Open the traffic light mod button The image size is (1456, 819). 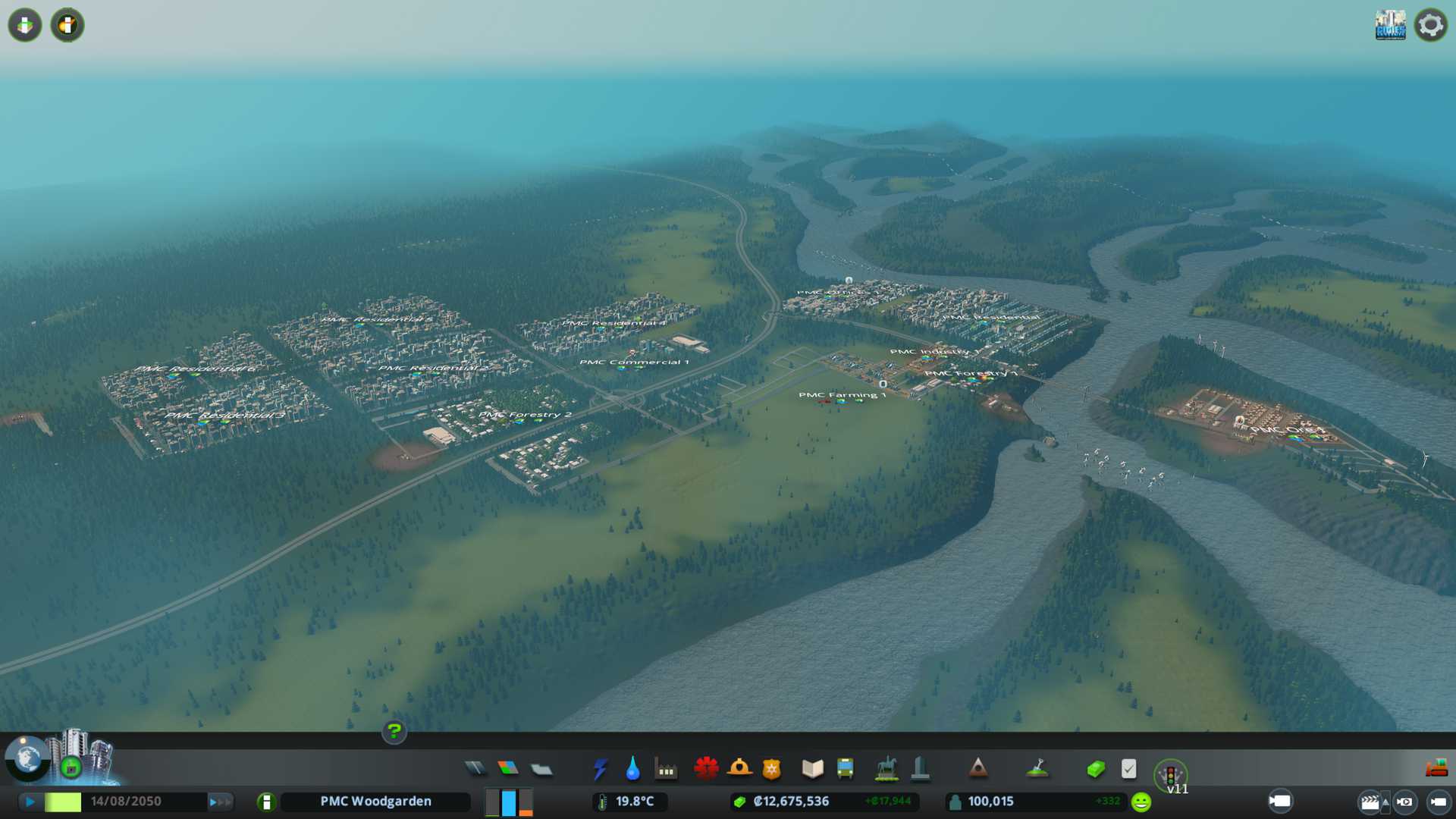pos(1170,775)
